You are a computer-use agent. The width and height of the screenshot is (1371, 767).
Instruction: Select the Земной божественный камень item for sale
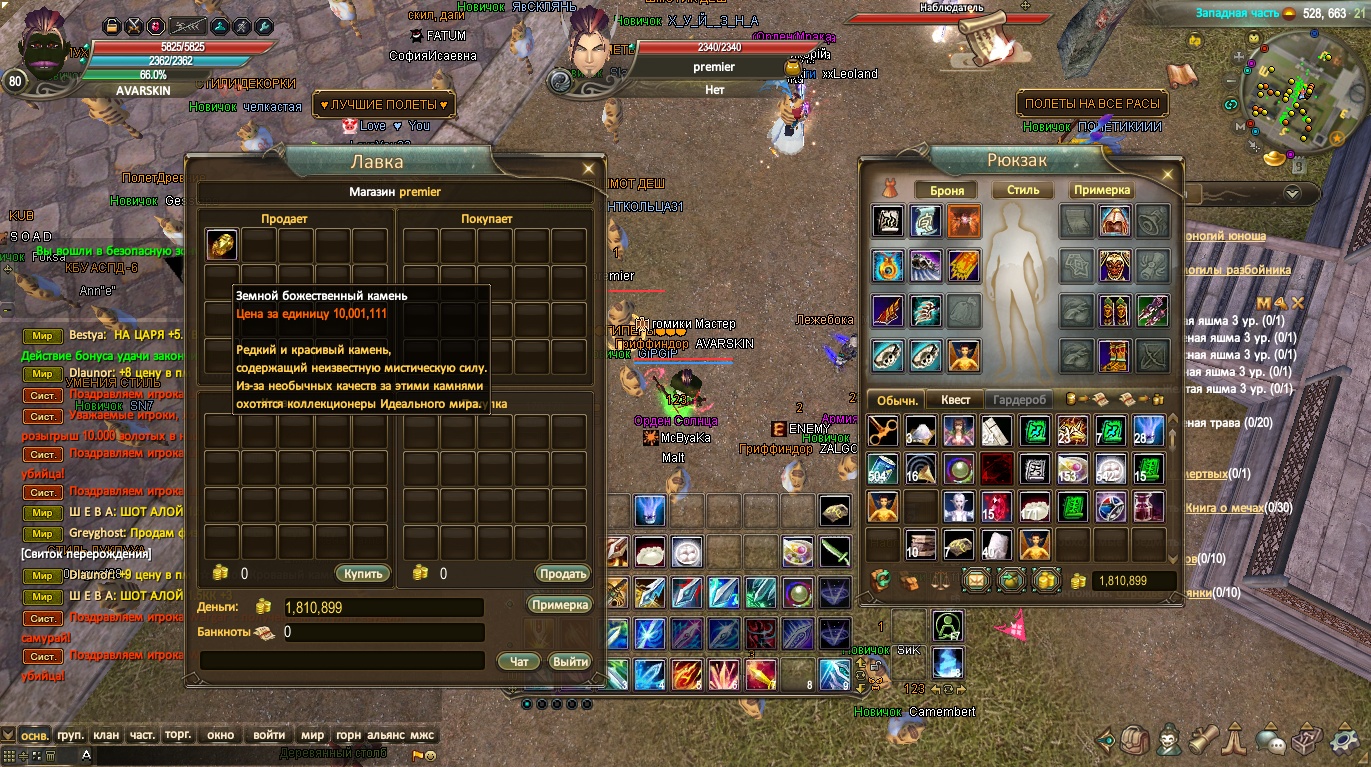pyautogui.click(x=221, y=245)
